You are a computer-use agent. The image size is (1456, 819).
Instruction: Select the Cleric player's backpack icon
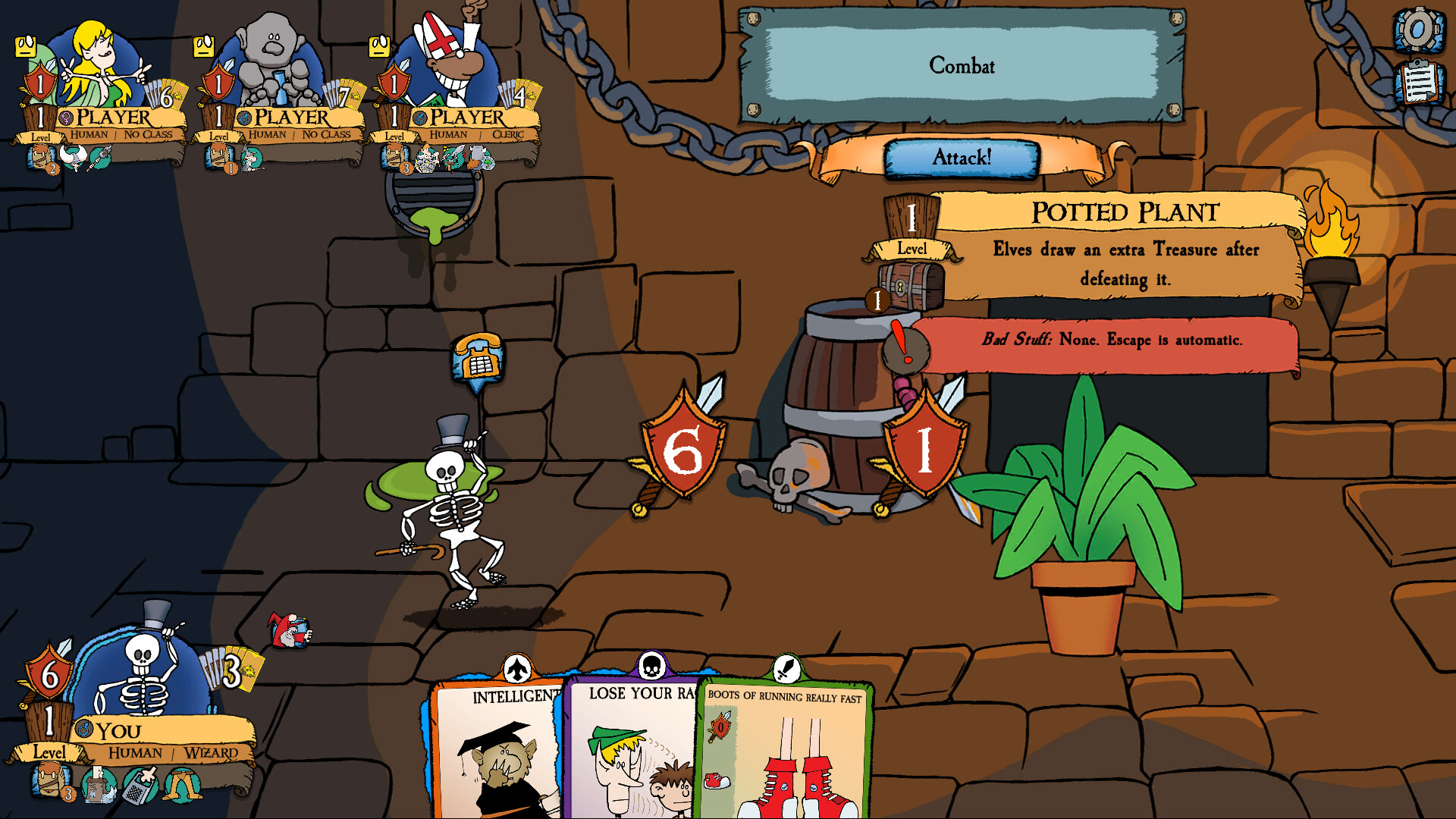(x=394, y=158)
